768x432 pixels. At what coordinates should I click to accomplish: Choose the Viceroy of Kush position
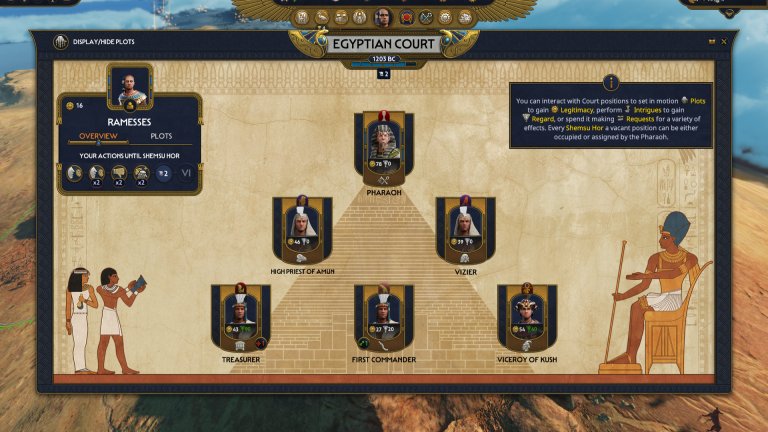(527, 316)
